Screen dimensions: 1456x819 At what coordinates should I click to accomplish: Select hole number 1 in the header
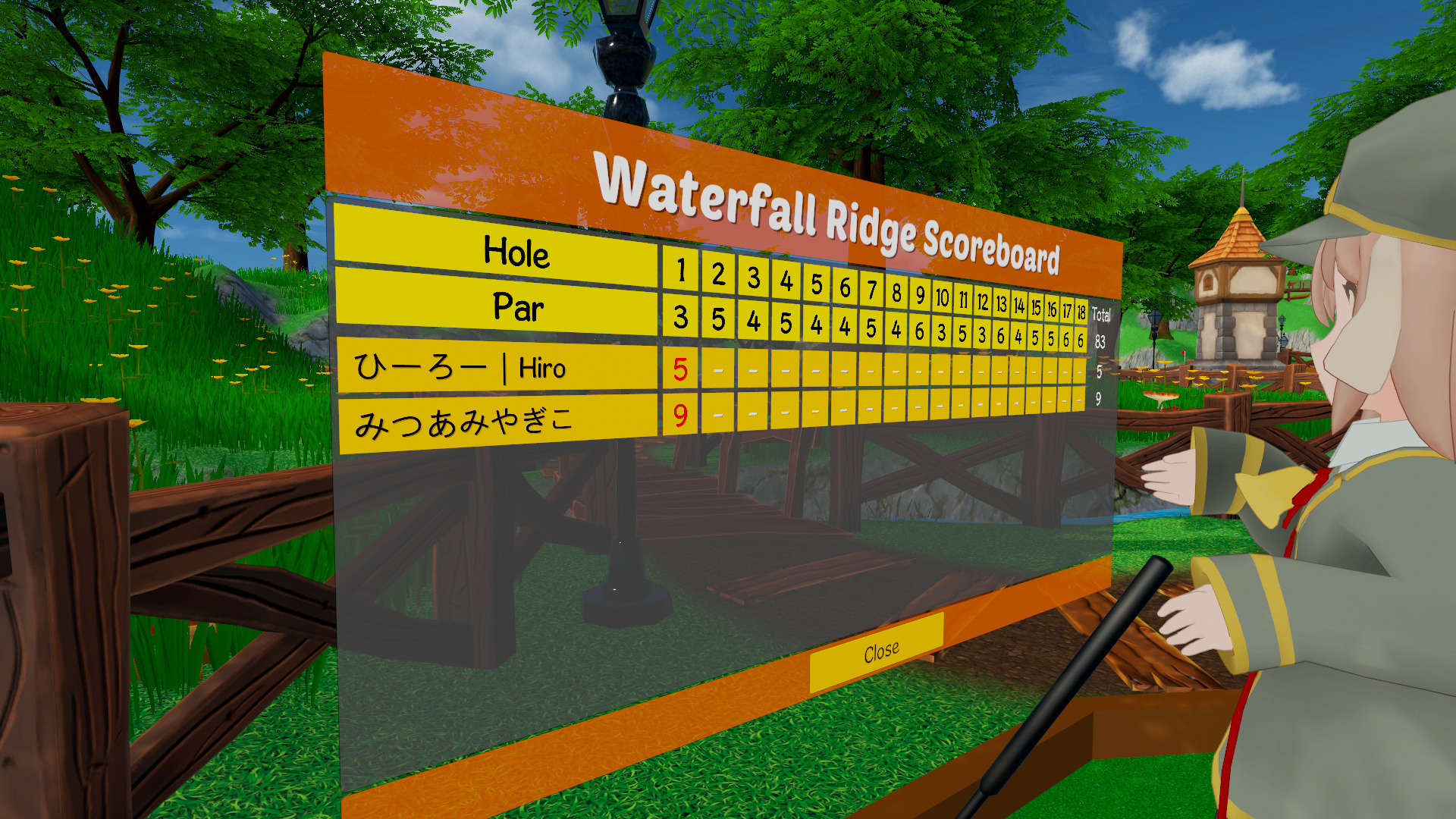(x=682, y=272)
